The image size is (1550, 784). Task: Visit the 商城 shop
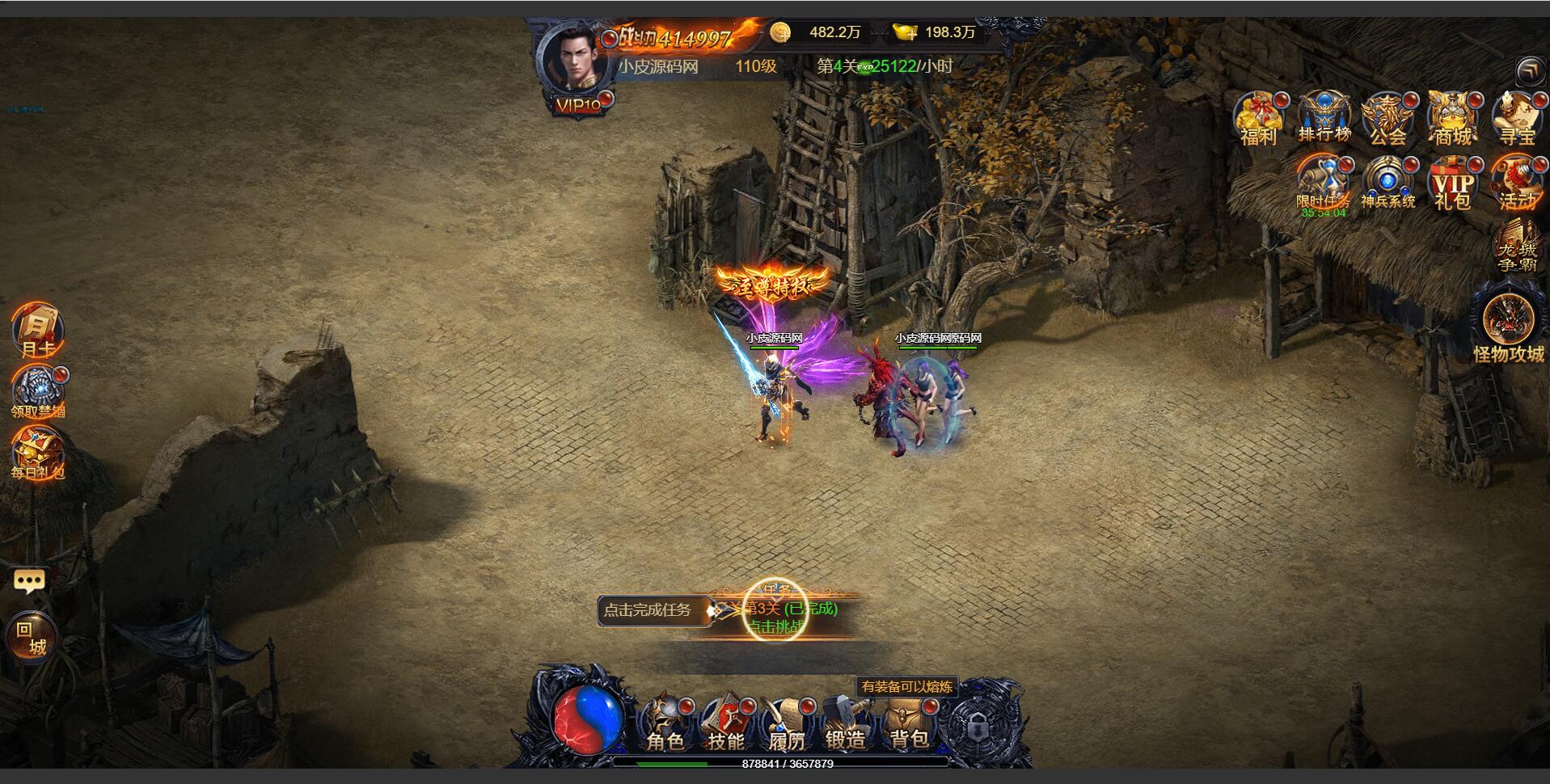point(1452,119)
